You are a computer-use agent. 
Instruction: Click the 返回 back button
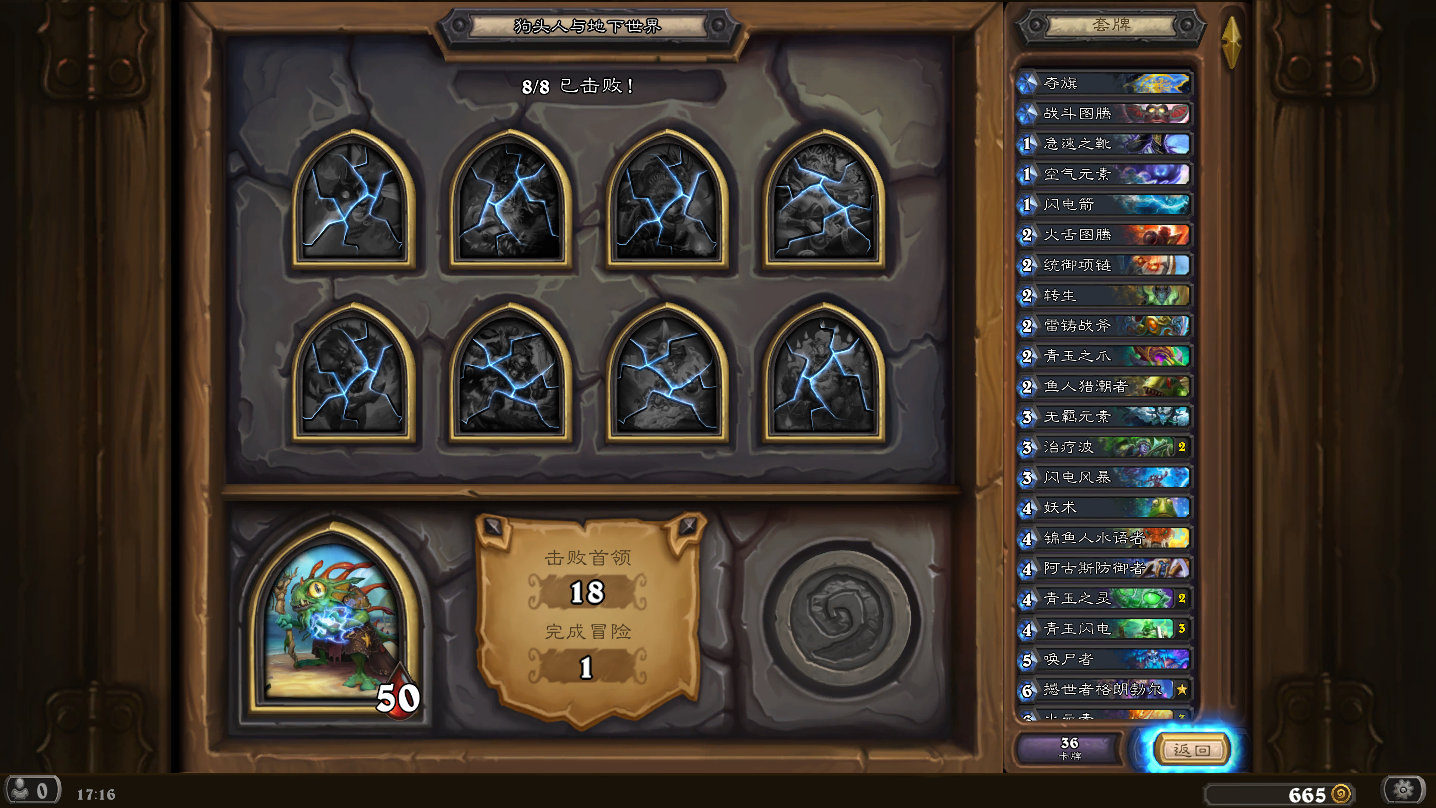1191,750
